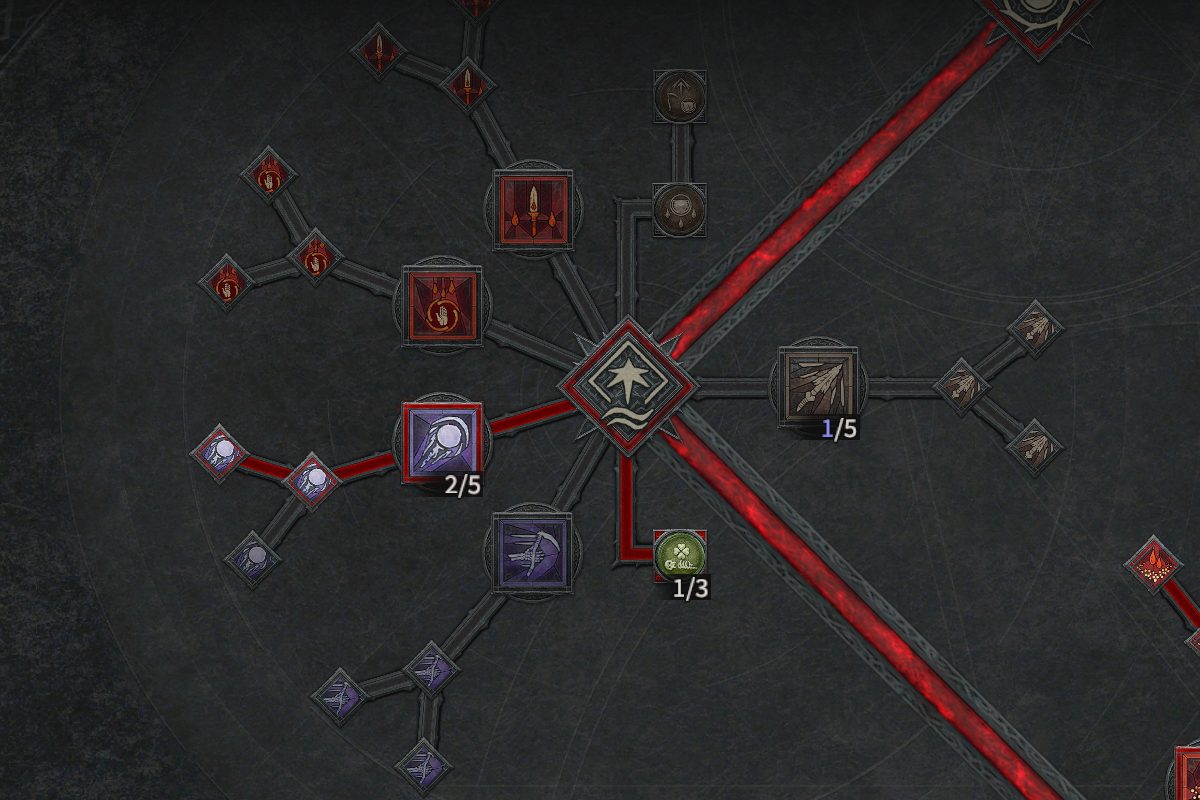Select the green clover passive at 1/3
Image resolution: width=1200 pixels, height=800 pixels.
click(x=680, y=555)
